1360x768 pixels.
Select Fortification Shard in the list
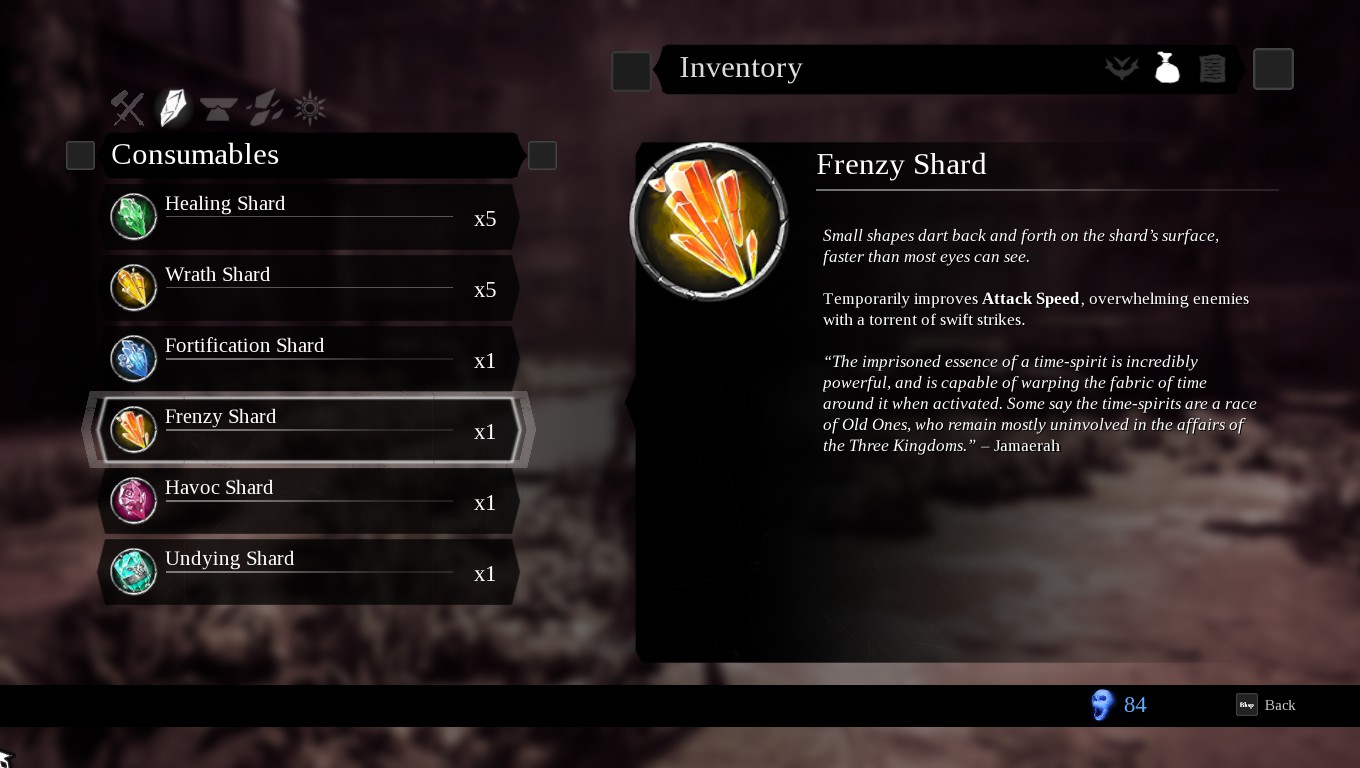[310, 359]
